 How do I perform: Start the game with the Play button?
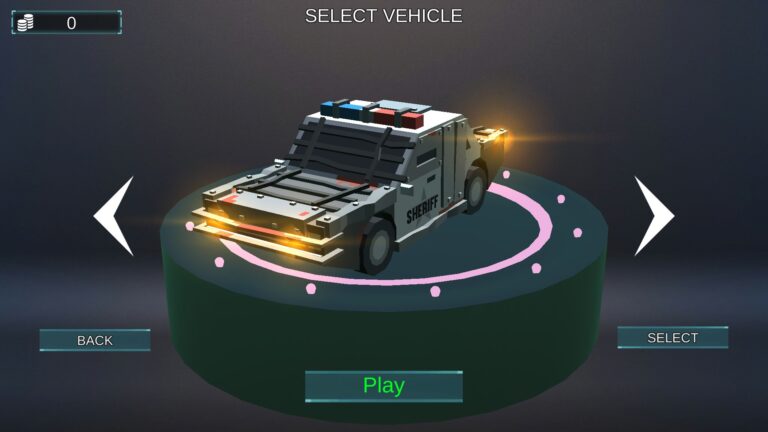(x=384, y=386)
